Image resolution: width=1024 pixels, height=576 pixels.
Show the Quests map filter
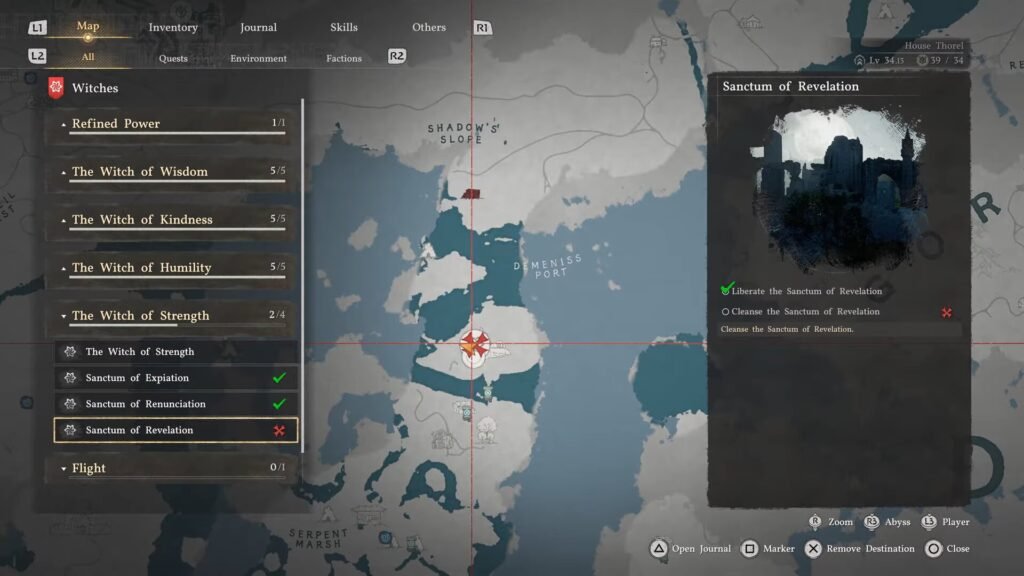(x=173, y=58)
